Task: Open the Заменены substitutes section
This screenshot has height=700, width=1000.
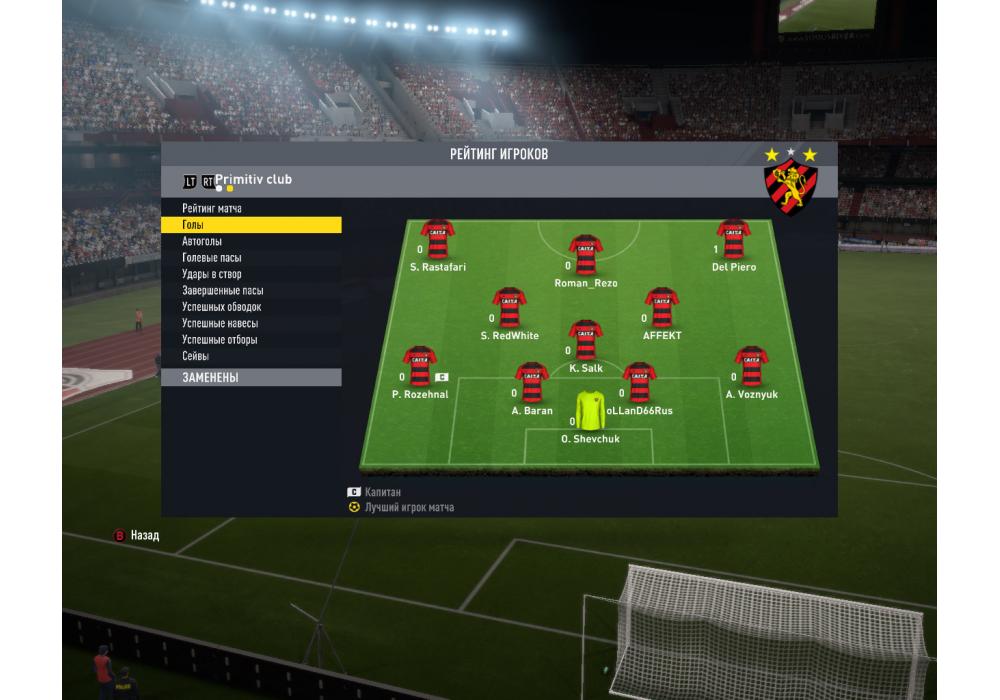Action: 250,378
